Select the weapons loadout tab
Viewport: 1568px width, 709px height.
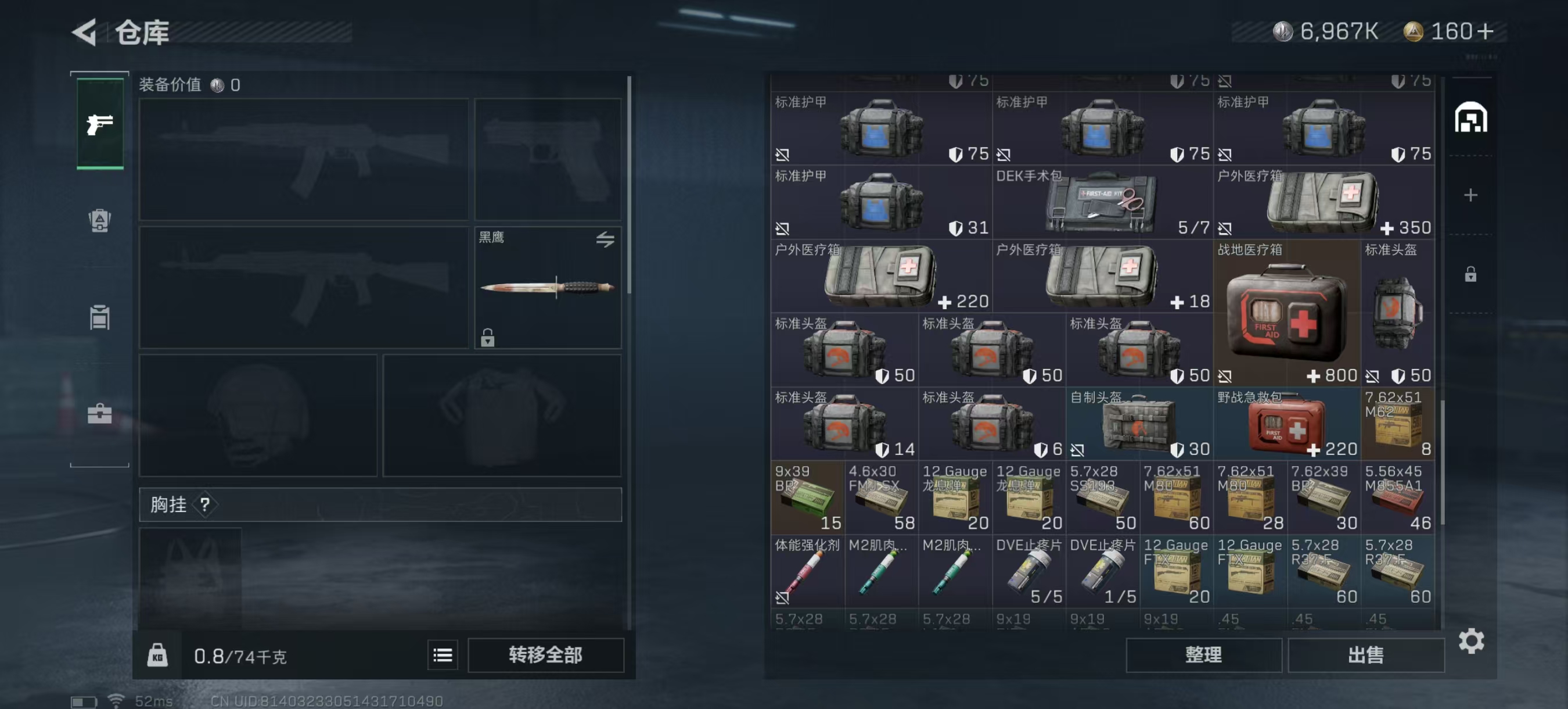tap(100, 124)
